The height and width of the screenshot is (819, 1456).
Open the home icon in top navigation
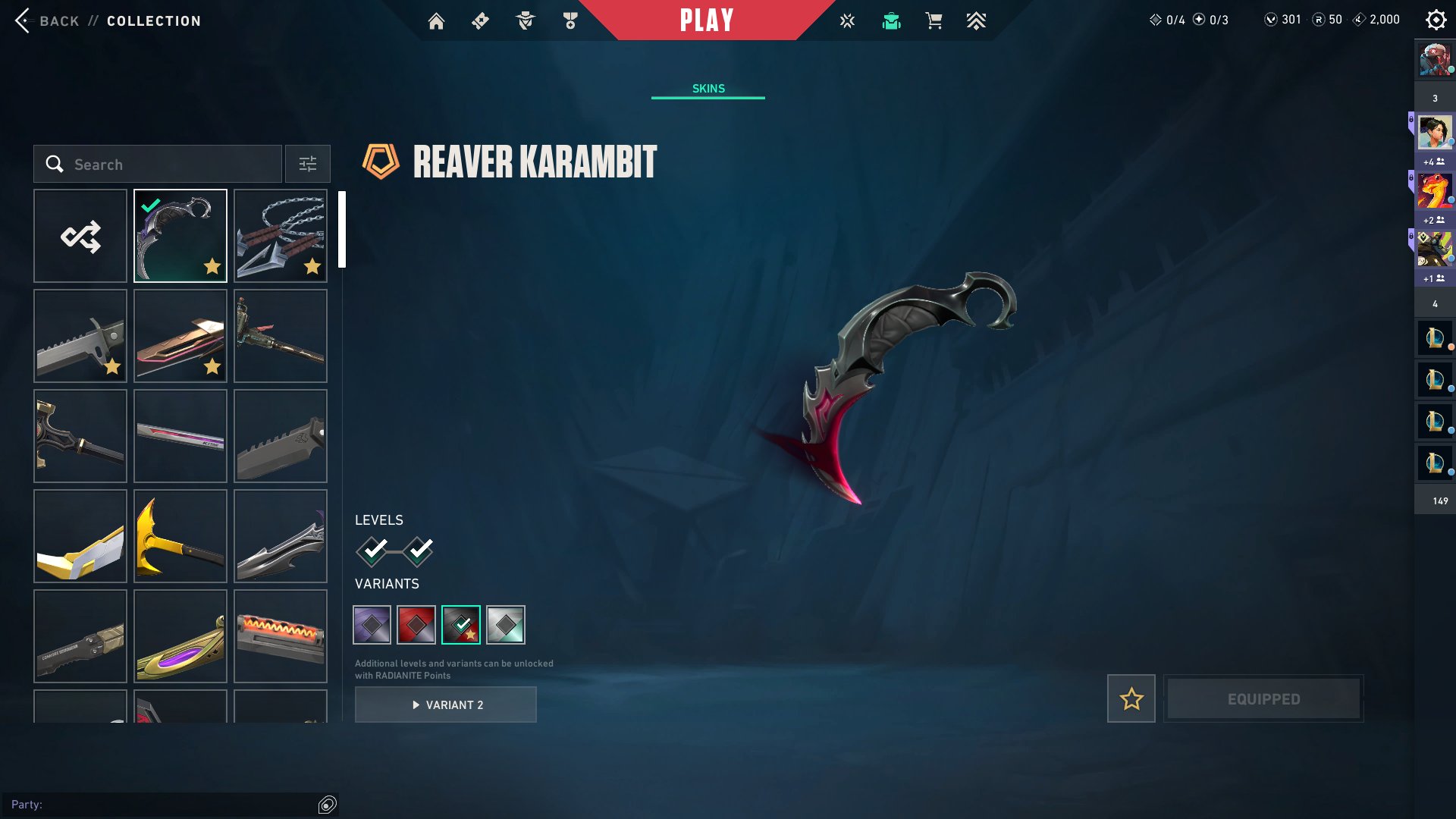pos(436,21)
